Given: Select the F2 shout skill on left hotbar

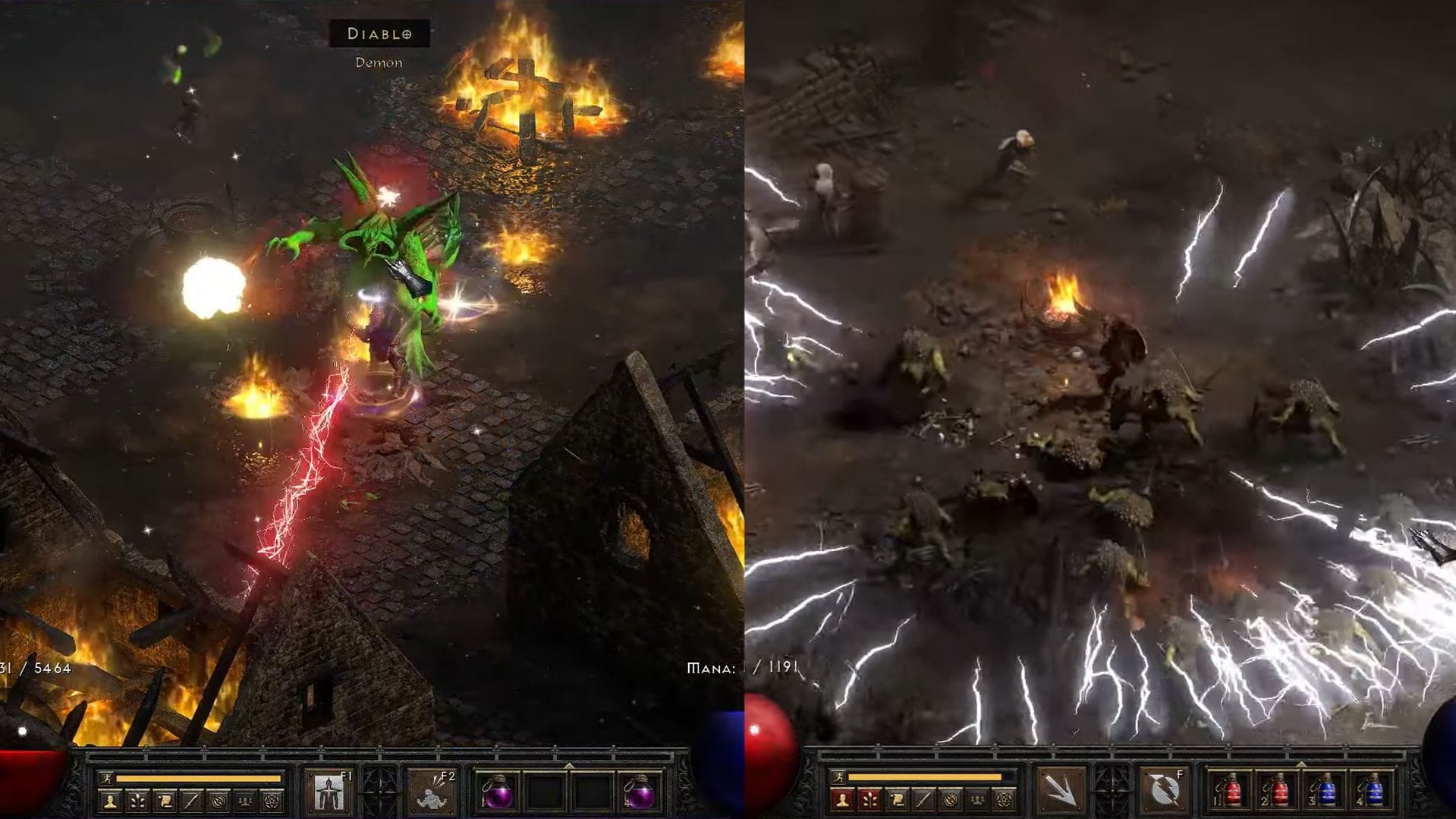Looking at the screenshot, I should (432, 792).
